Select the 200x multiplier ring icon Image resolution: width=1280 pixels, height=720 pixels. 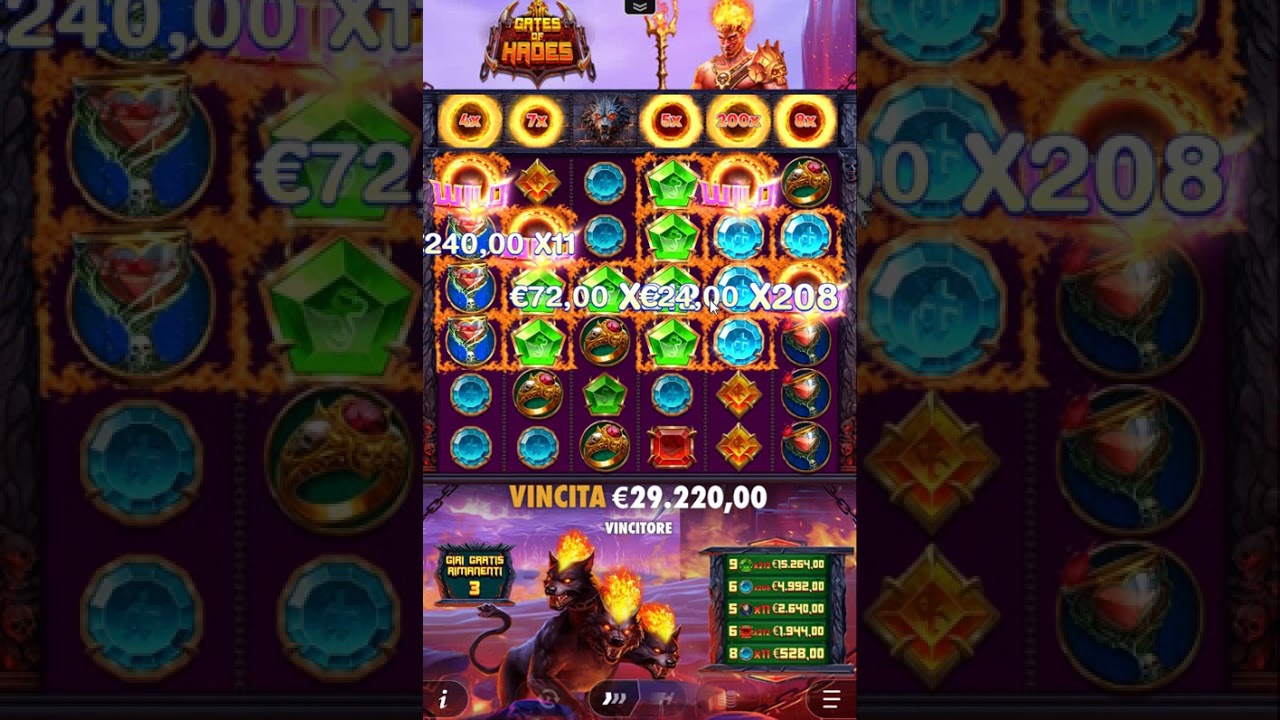coord(738,121)
